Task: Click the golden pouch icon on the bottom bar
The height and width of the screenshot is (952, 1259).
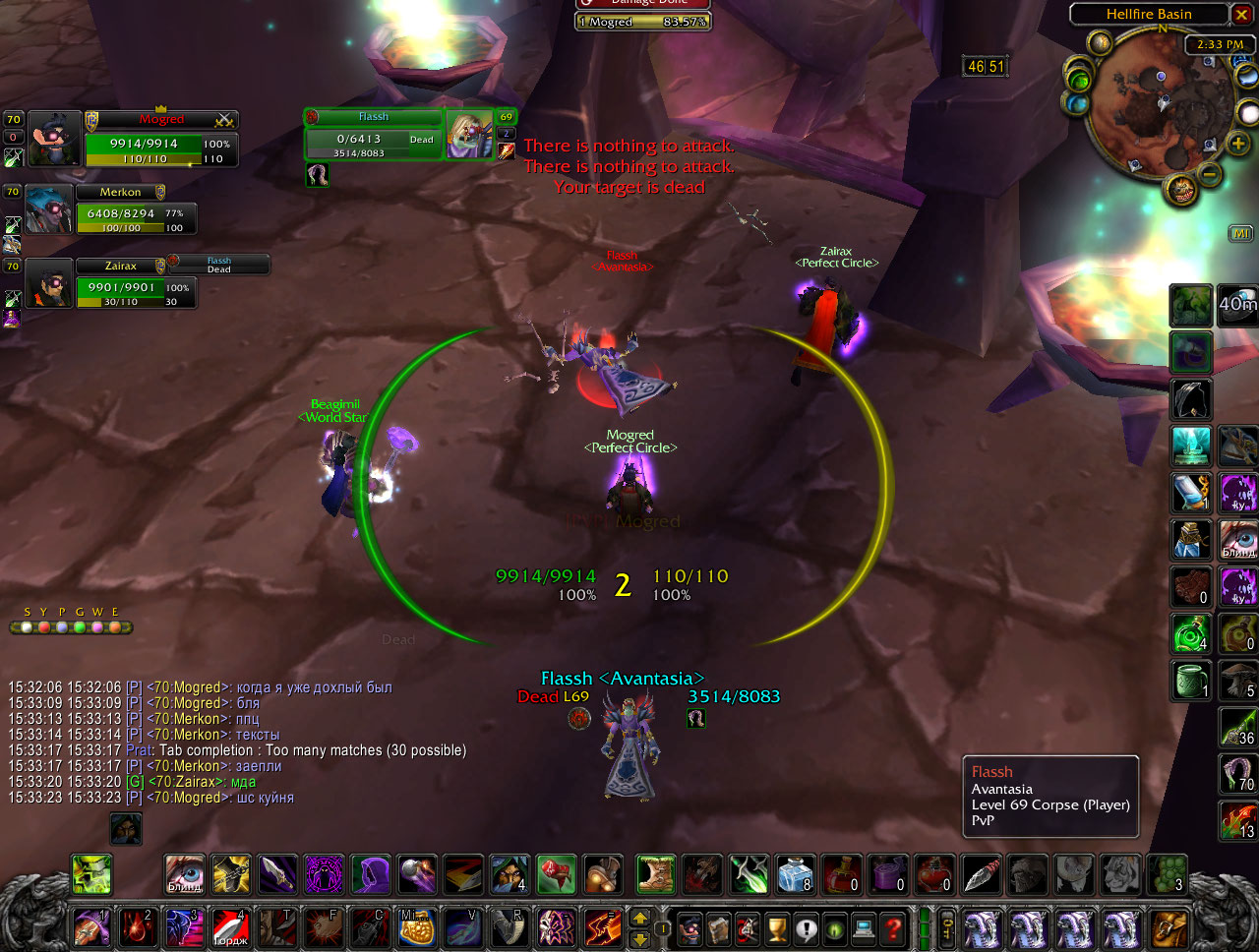Action: click(417, 928)
